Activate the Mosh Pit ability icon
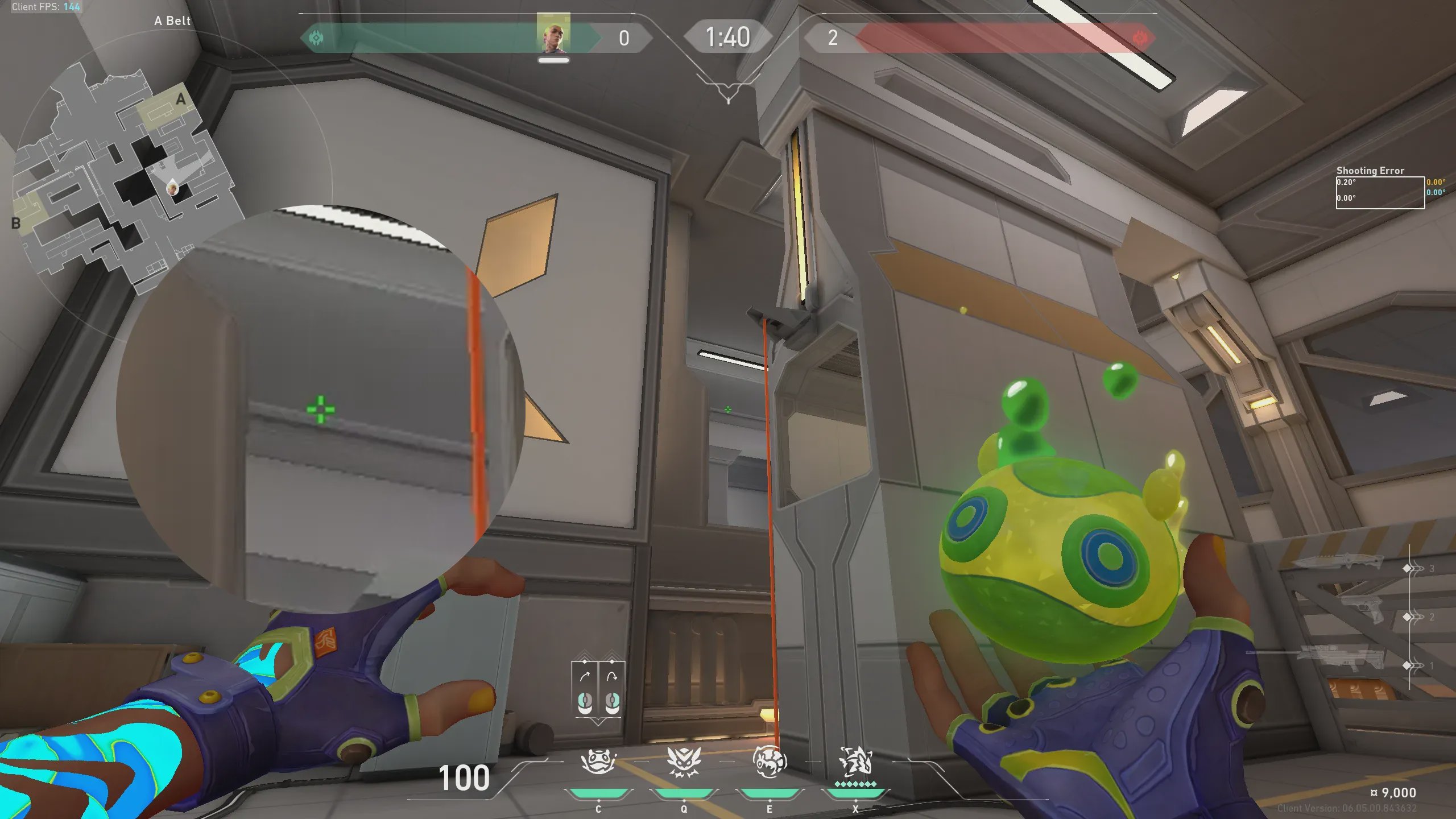Viewport: 1456px width, 819px height. click(x=598, y=762)
